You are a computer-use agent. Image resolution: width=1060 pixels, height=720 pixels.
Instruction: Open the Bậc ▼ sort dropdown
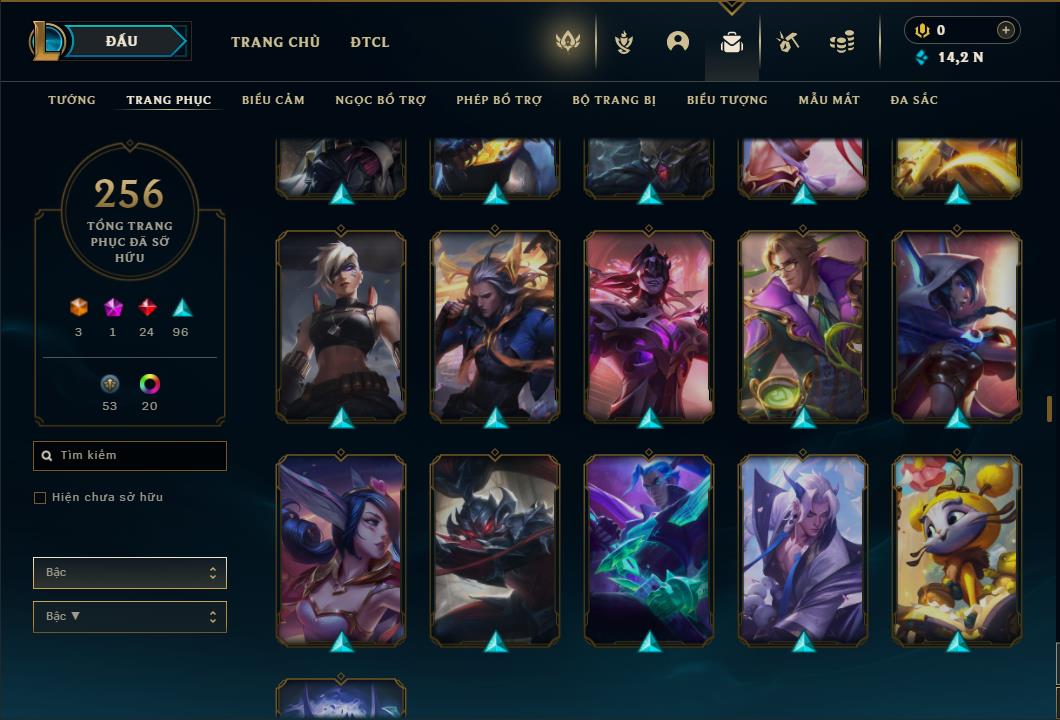[x=130, y=617]
